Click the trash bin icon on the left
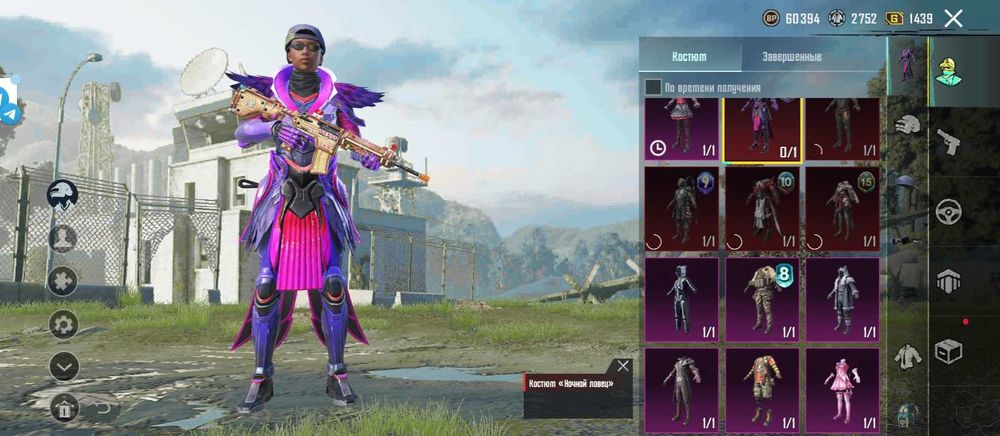 (x=63, y=407)
